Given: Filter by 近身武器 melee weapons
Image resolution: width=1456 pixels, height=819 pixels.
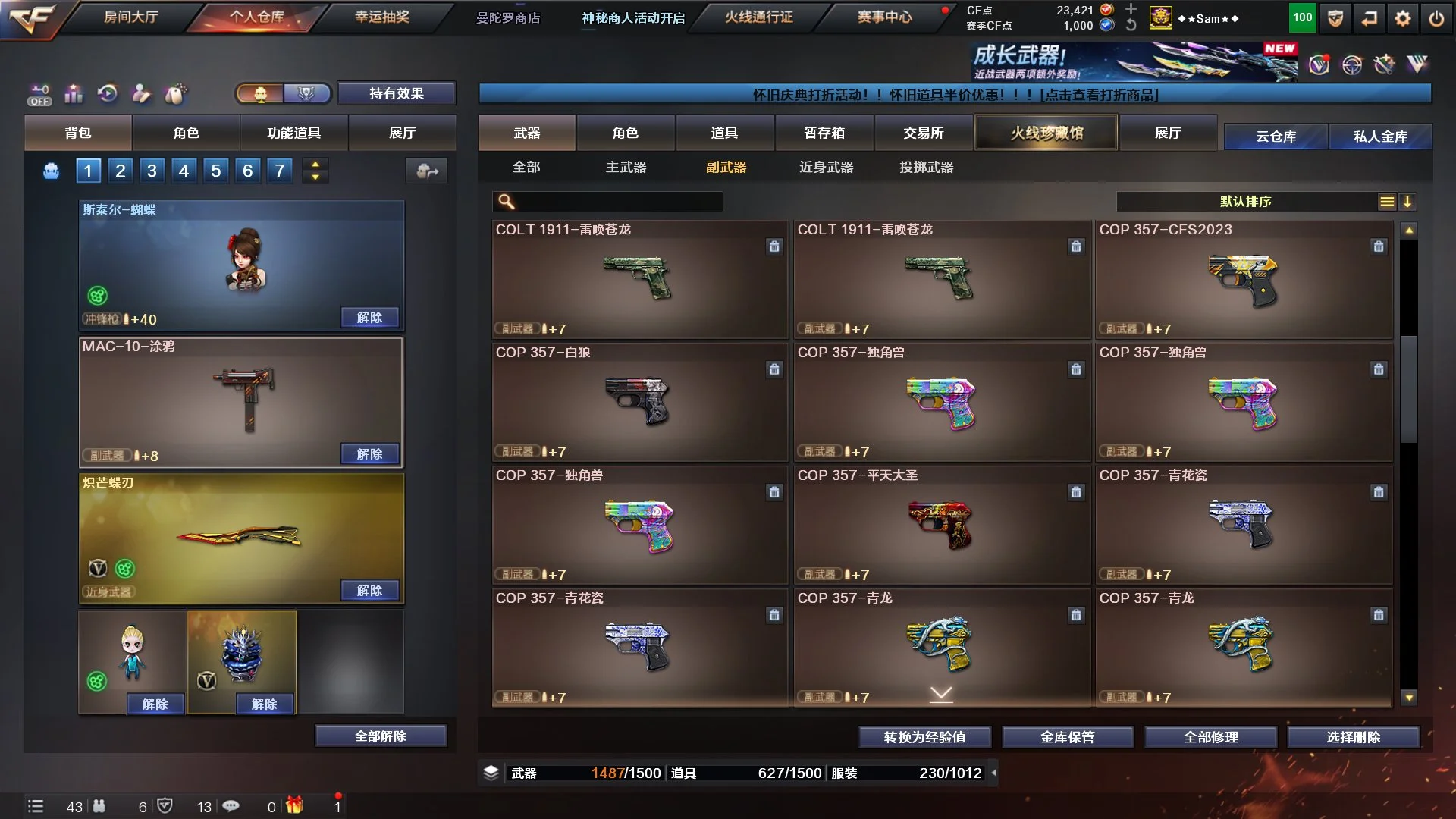Looking at the screenshot, I should tap(826, 167).
